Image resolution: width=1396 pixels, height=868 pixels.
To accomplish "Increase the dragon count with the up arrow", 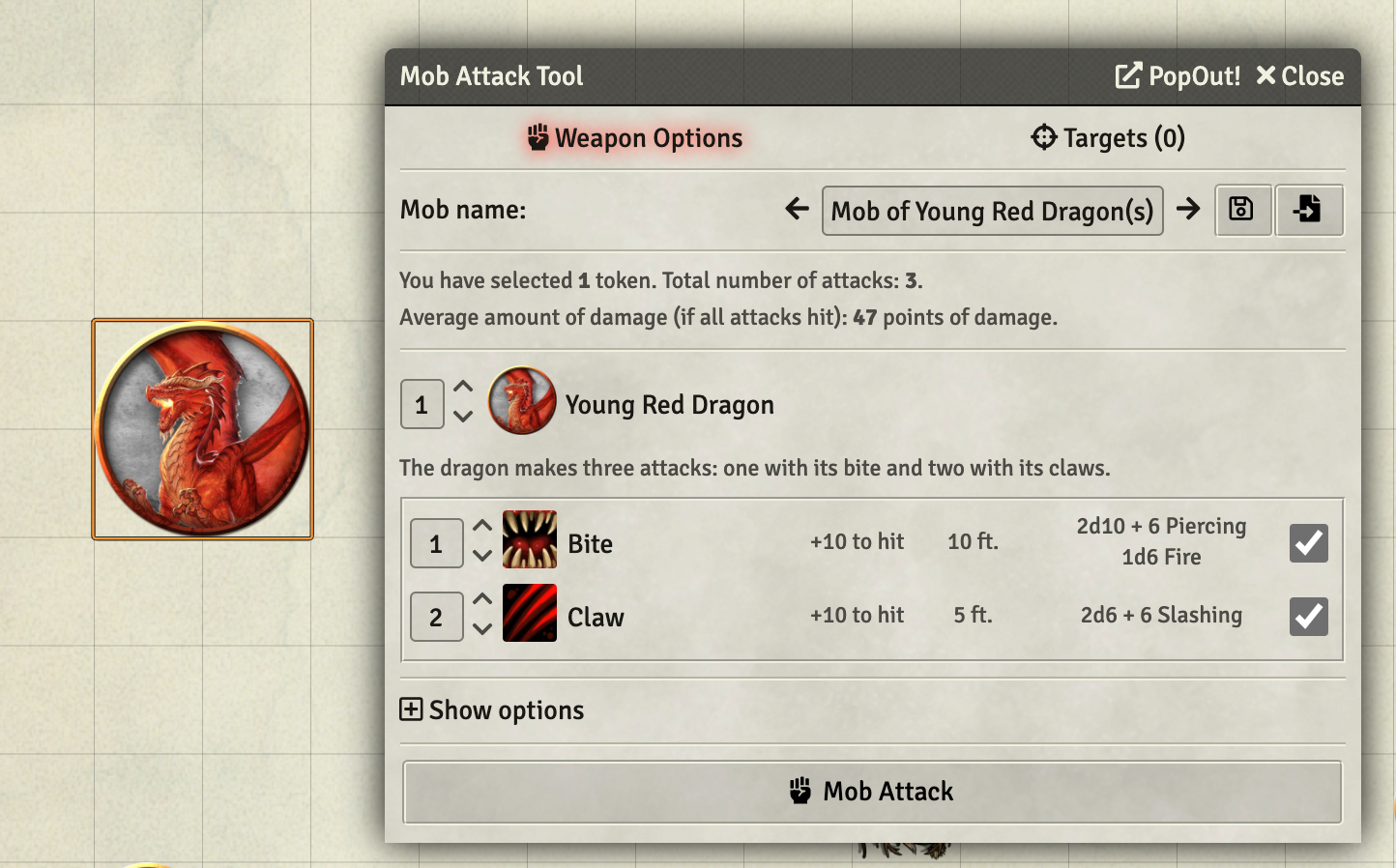I will (x=463, y=386).
